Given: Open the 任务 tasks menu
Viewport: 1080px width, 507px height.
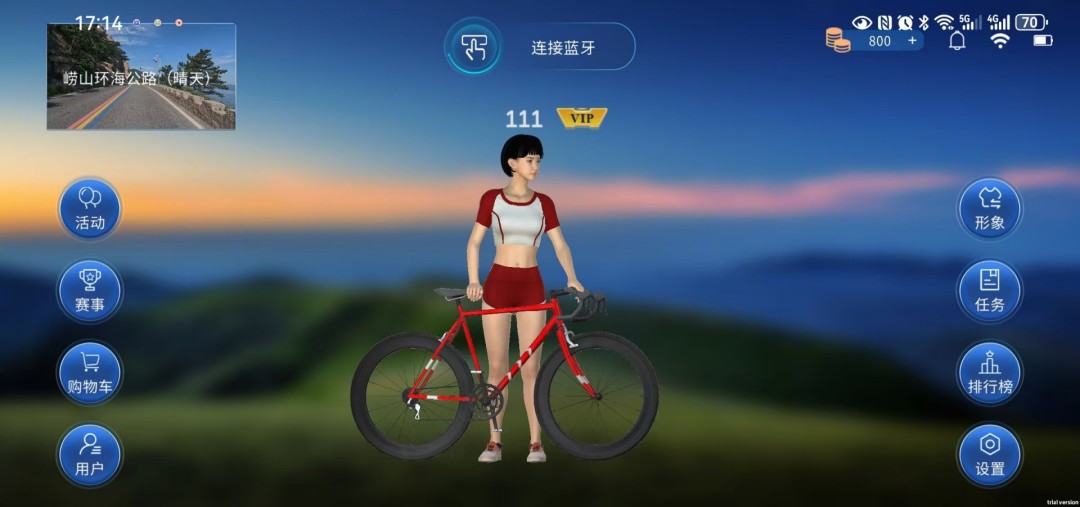Looking at the screenshot, I should [989, 291].
